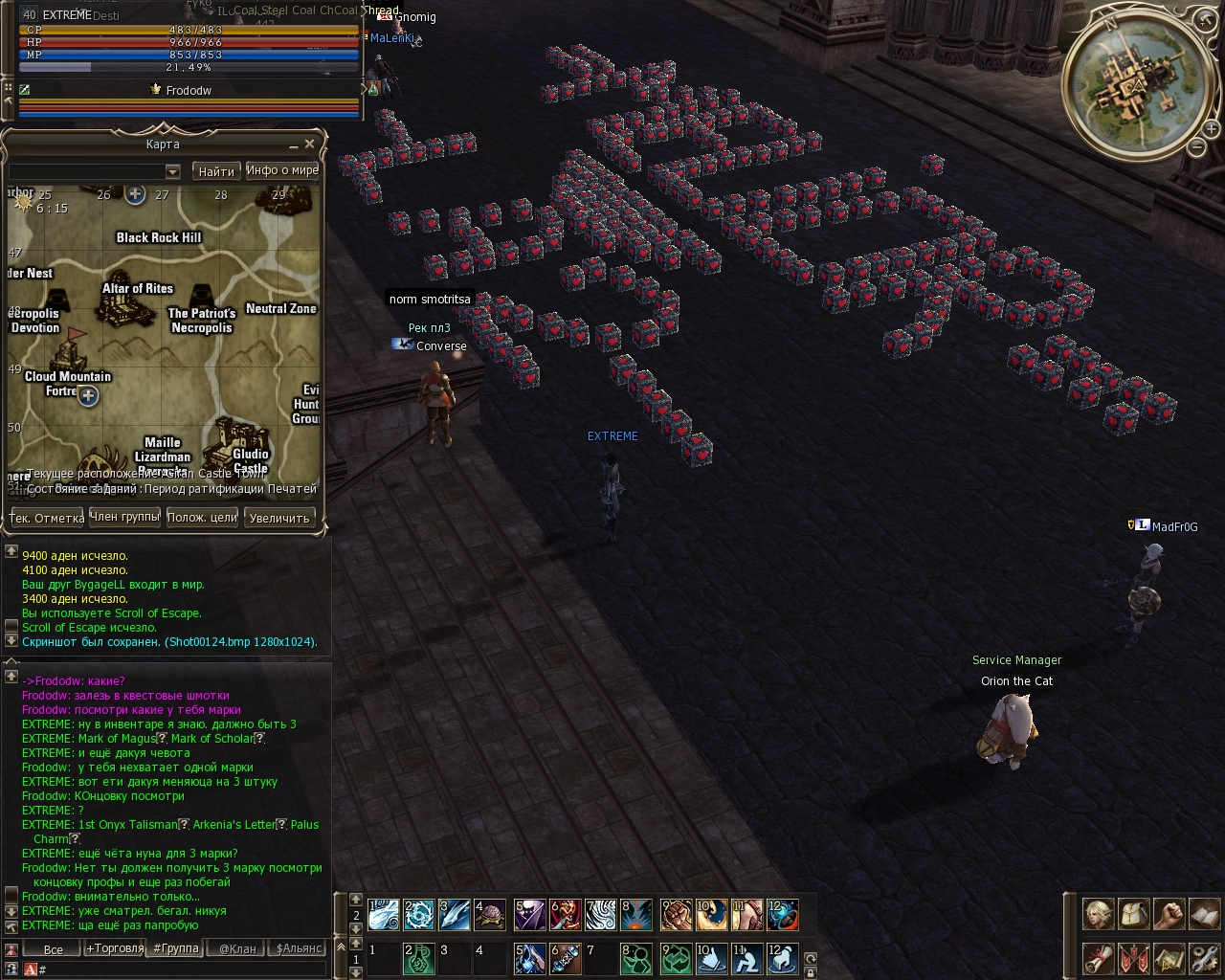This screenshot has width=1225, height=980.
Task: Open the clan crossed banners icon
Action: click(x=1133, y=958)
